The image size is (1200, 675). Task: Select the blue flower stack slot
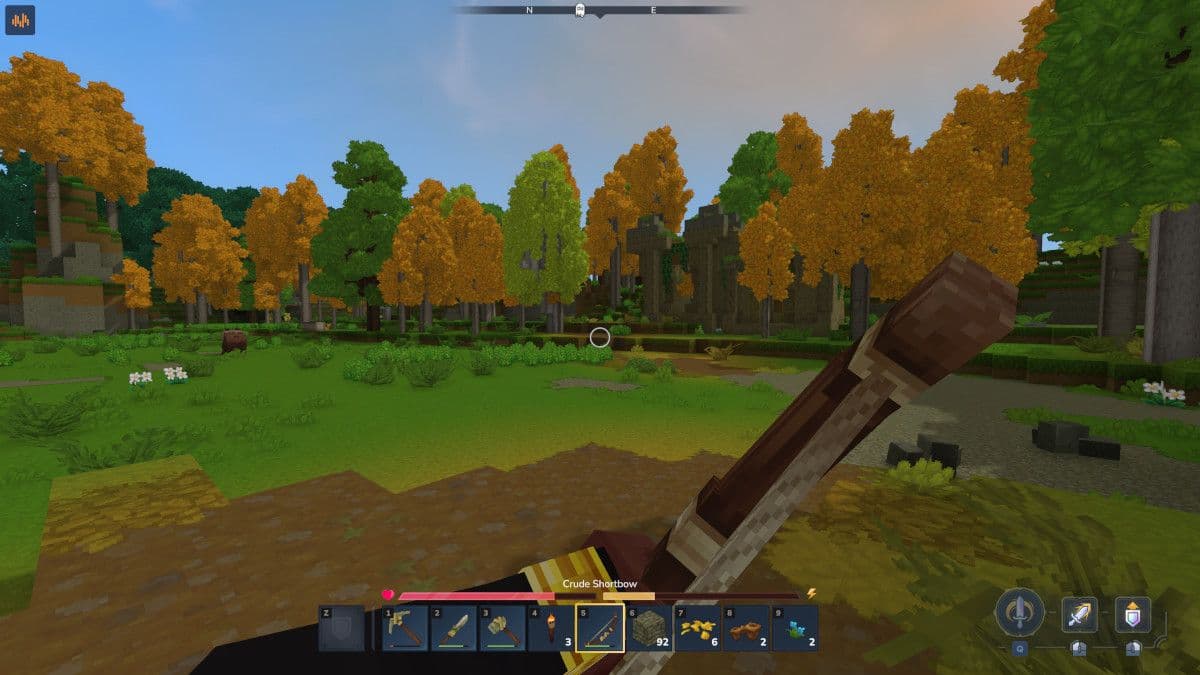tap(795, 629)
